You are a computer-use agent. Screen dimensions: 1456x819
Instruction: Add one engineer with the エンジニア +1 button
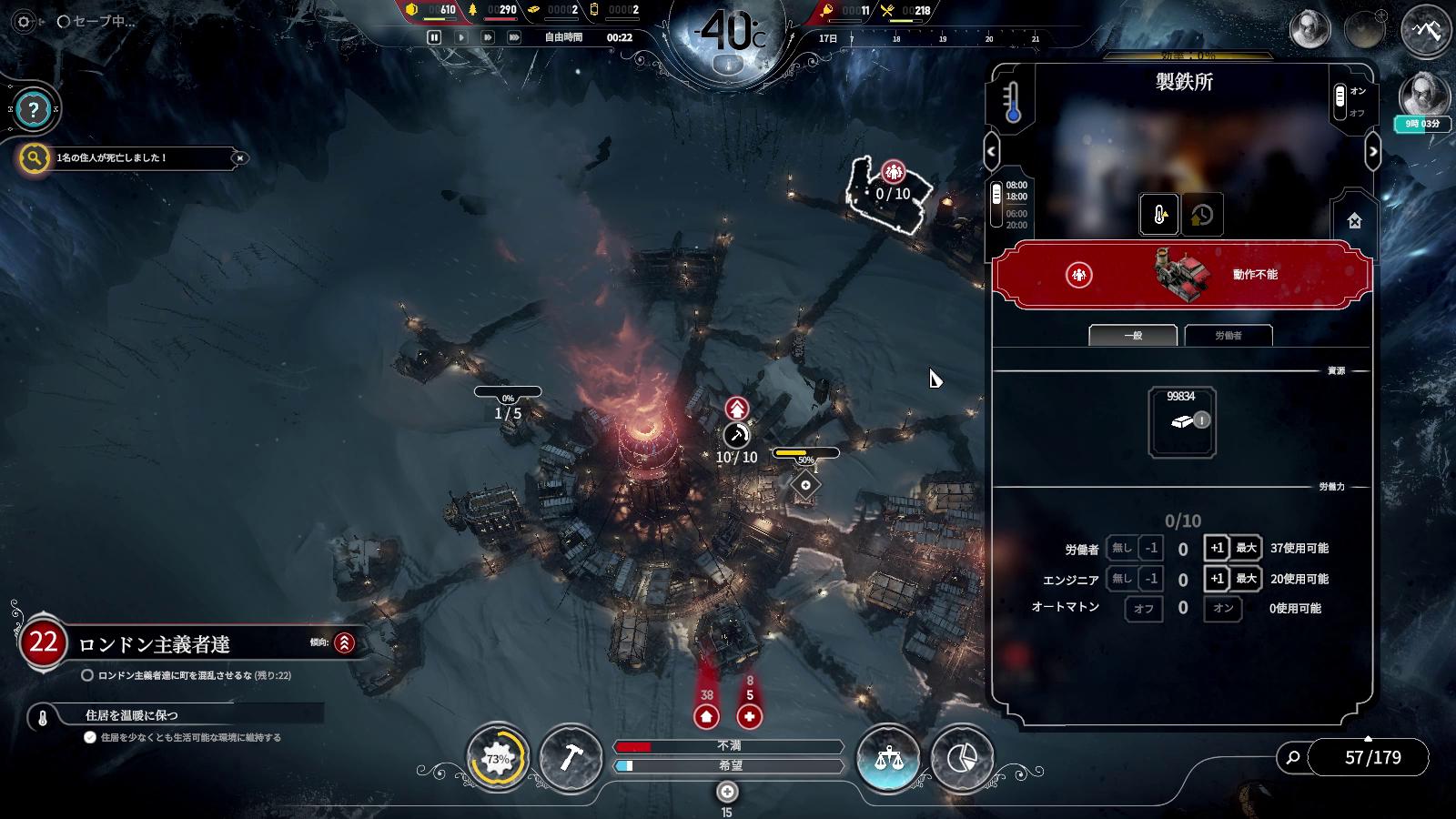[x=1217, y=579]
